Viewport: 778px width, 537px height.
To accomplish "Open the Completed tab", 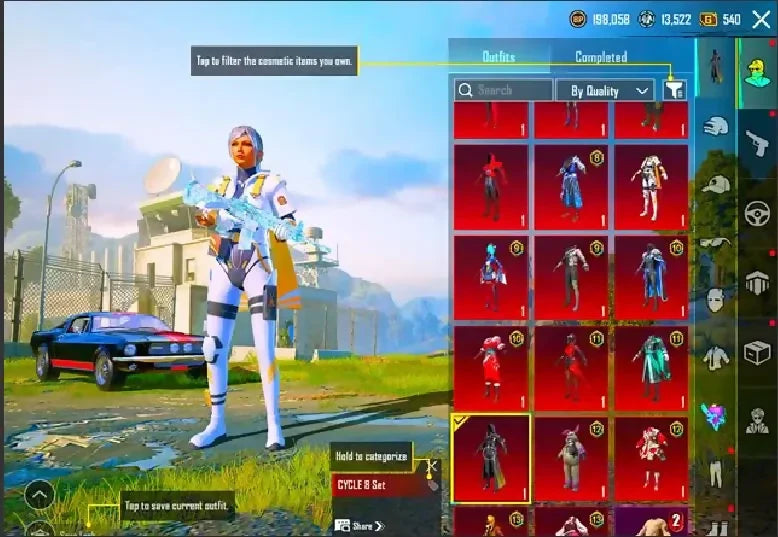I will click(601, 57).
